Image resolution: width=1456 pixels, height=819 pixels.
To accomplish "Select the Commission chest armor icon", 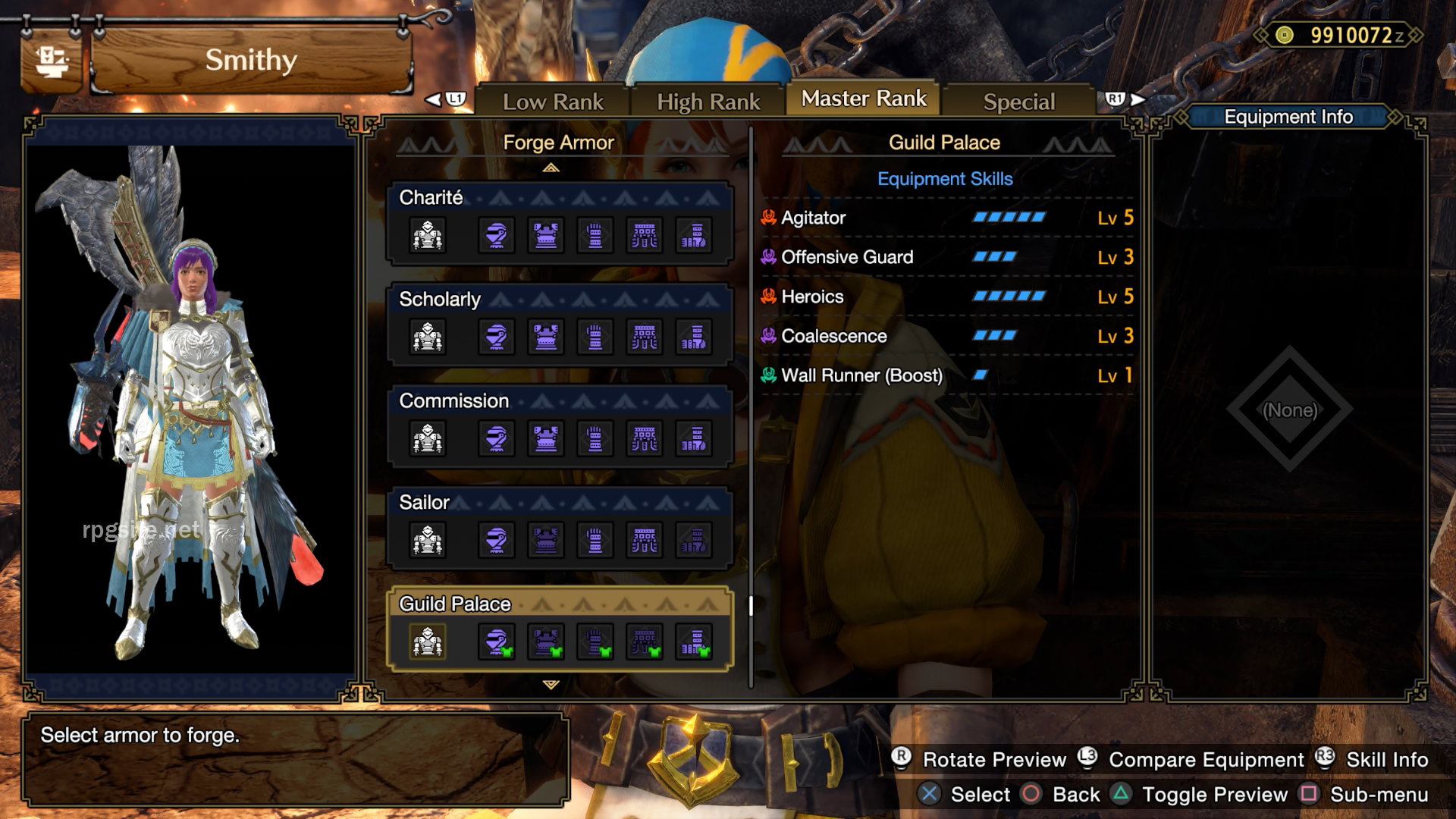I will click(x=546, y=438).
